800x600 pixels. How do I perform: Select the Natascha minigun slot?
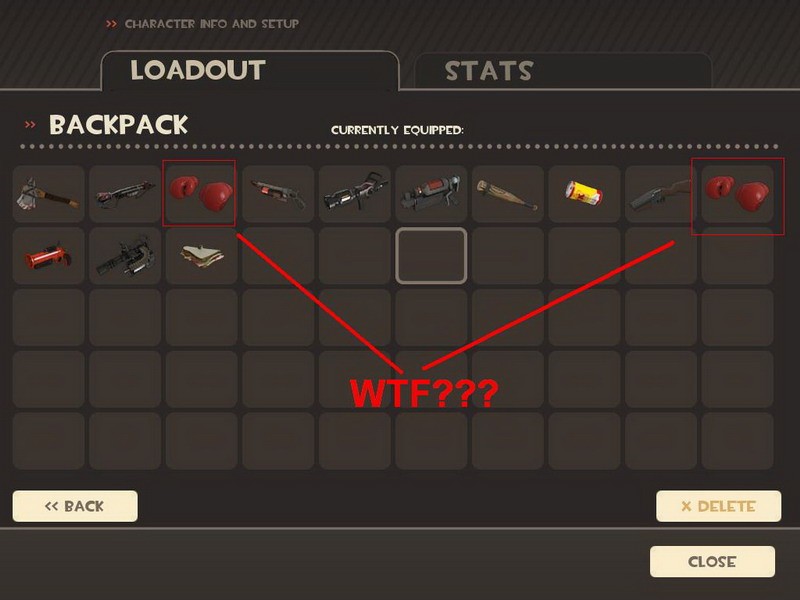tap(125, 256)
